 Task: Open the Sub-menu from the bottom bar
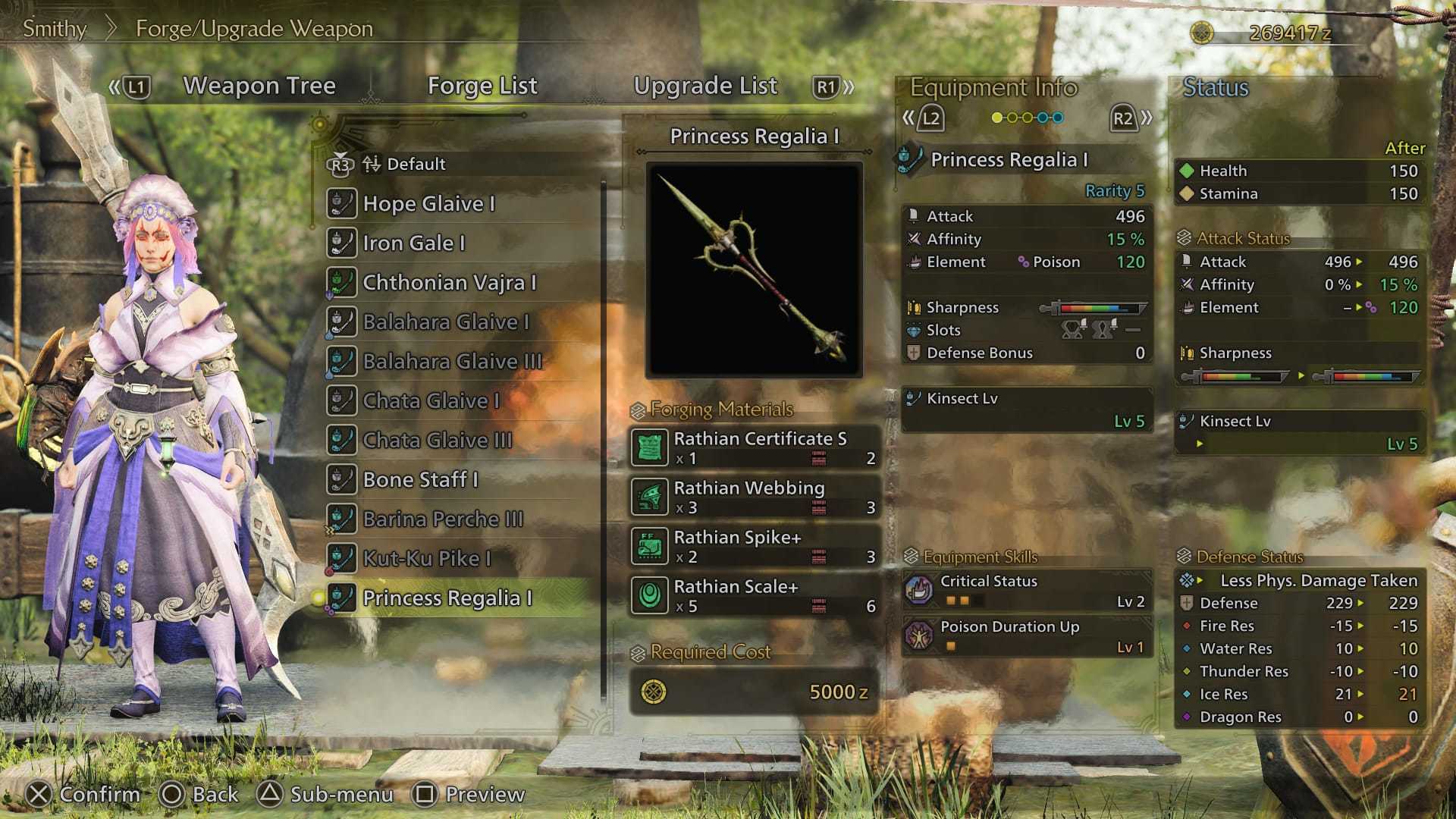coord(328,794)
